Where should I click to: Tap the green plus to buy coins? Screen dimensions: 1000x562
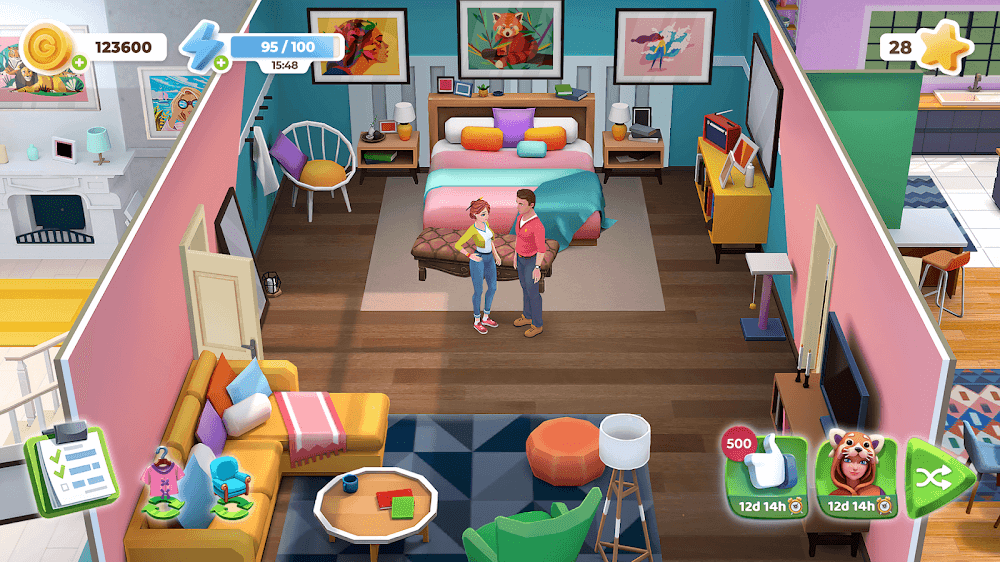(x=79, y=61)
